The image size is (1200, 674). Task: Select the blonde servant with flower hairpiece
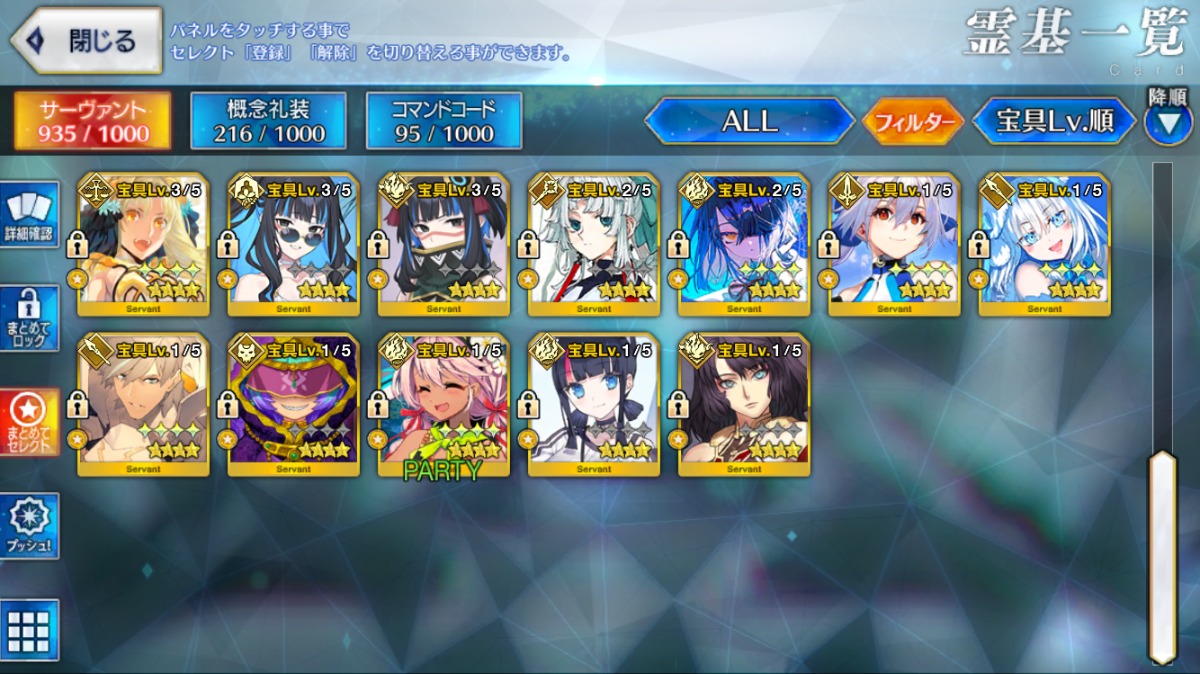(143, 244)
